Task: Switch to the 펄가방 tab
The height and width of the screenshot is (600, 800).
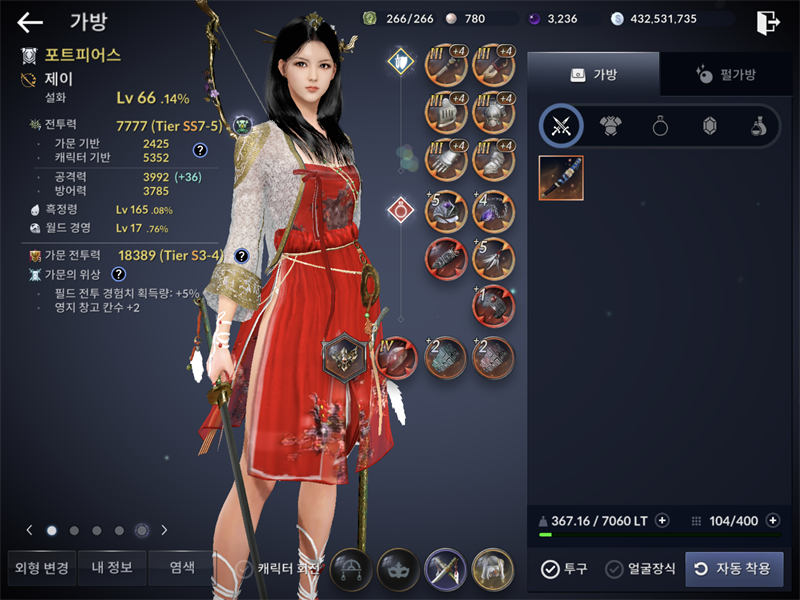Action: coord(725,74)
